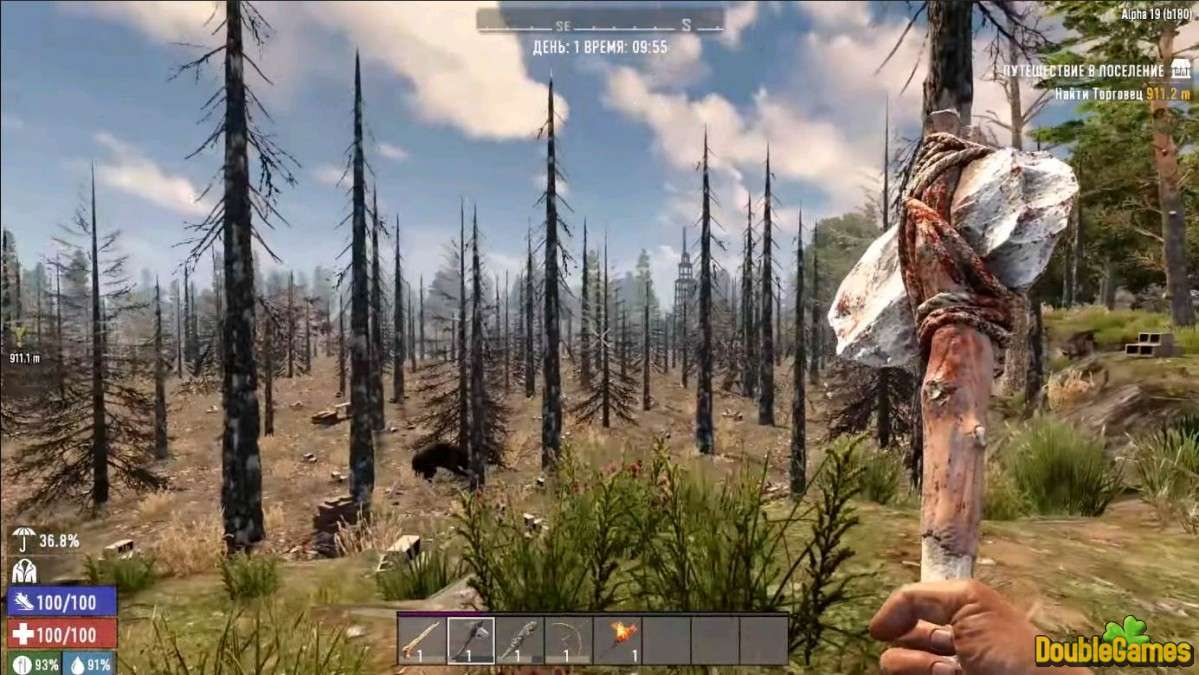
Task: Select the burning torch hotbar slot
Action: pyautogui.click(x=617, y=640)
